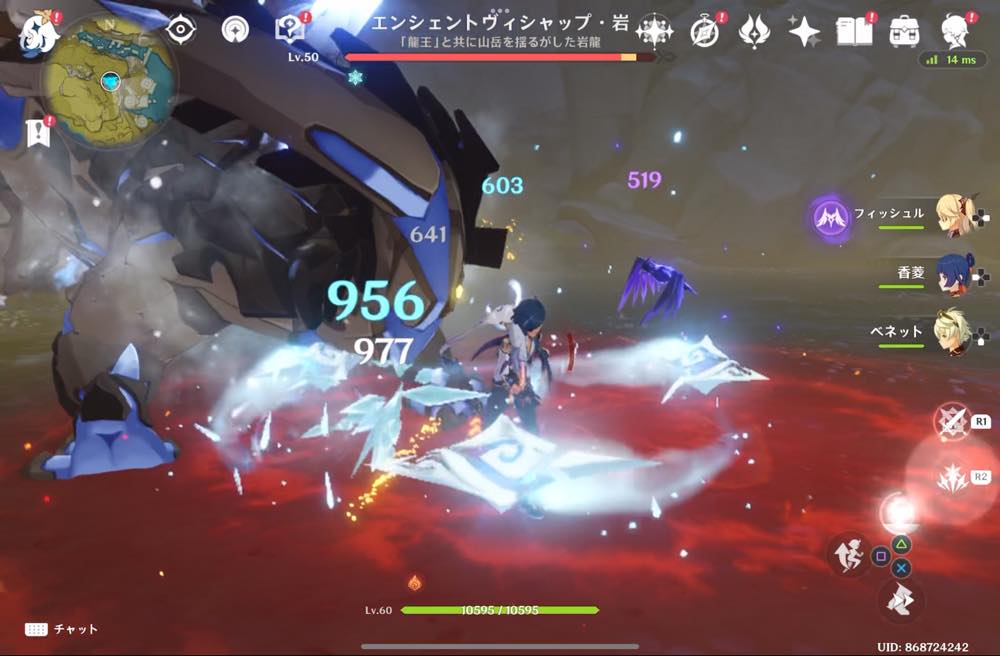Open the Events compass icon
The width and height of the screenshot is (1000, 656).
pos(705,32)
